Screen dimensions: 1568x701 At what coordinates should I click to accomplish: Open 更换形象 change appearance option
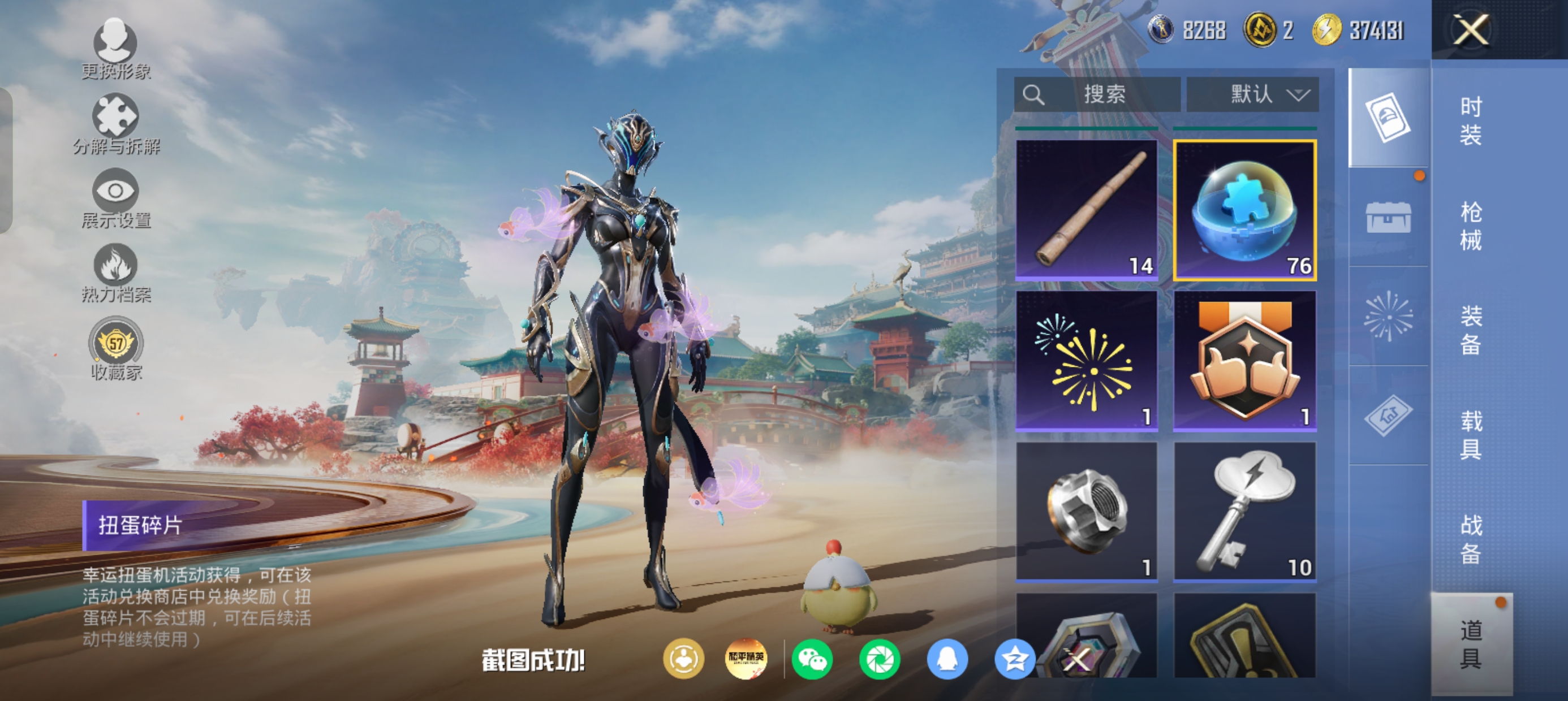point(115,49)
